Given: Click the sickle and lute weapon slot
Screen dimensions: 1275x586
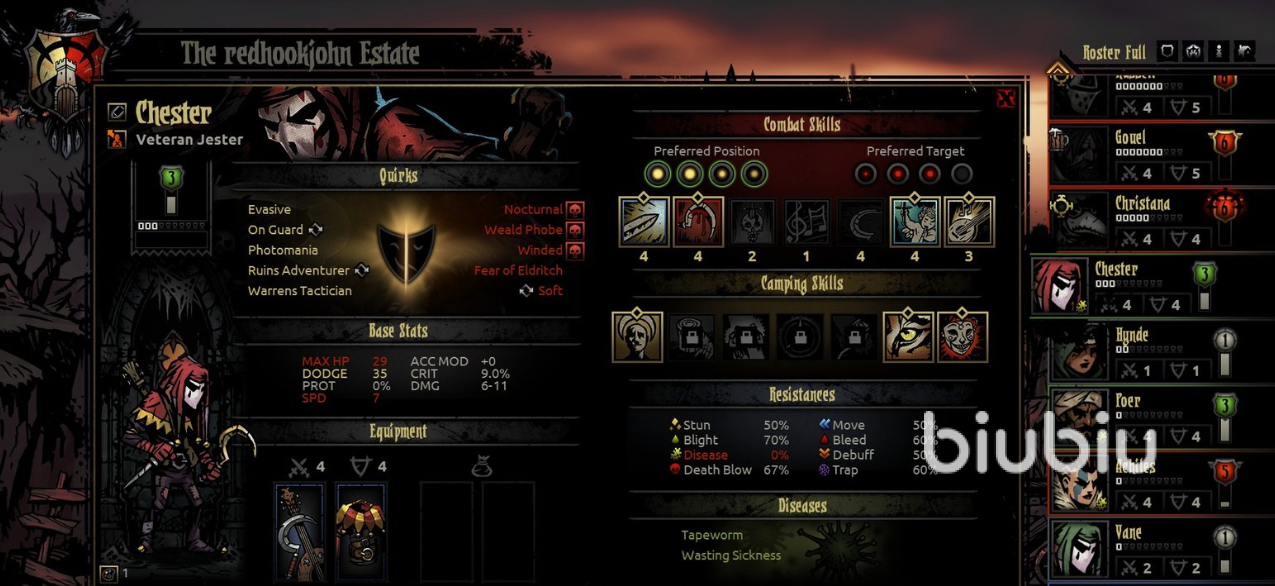Looking at the screenshot, I should click(x=299, y=532).
